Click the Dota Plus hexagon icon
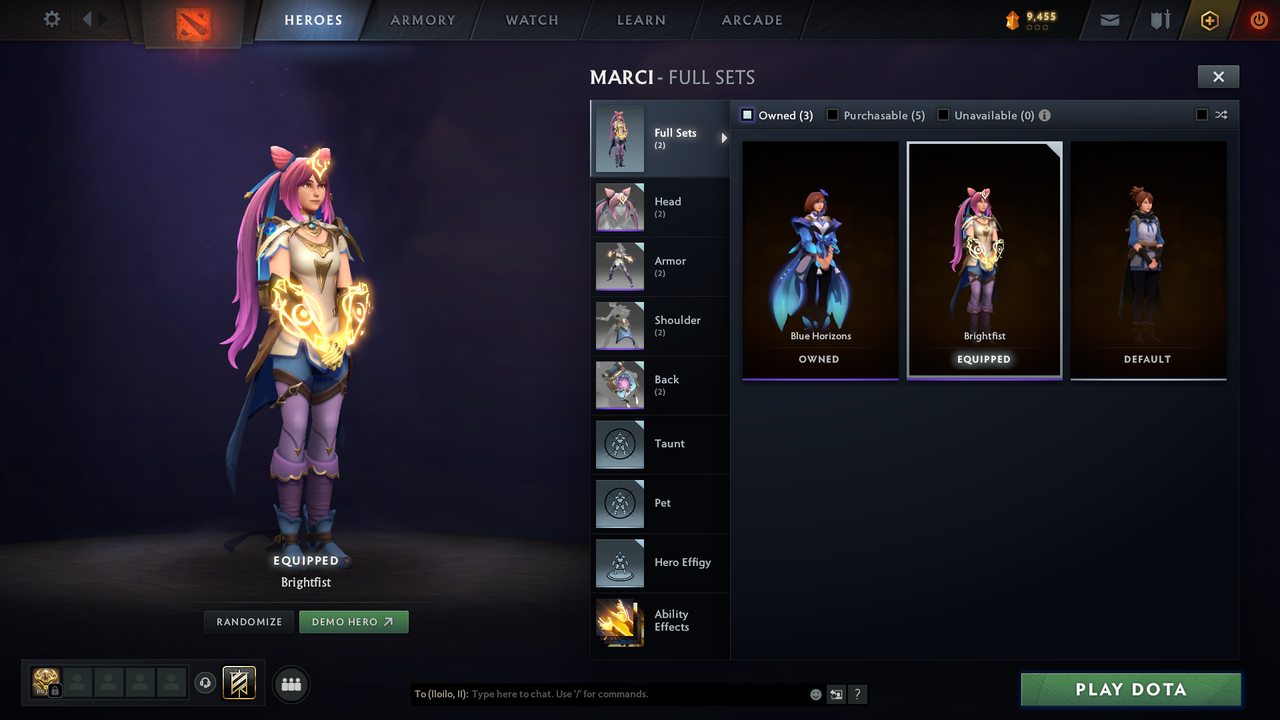 pos(1208,20)
